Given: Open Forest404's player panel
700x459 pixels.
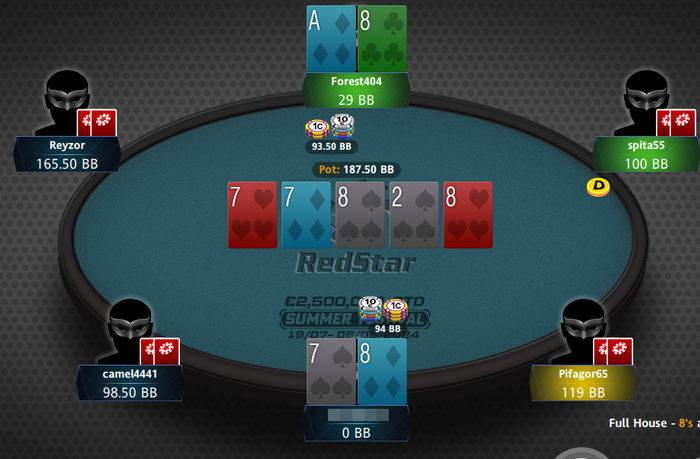Looking at the screenshot, I should [357, 90].
